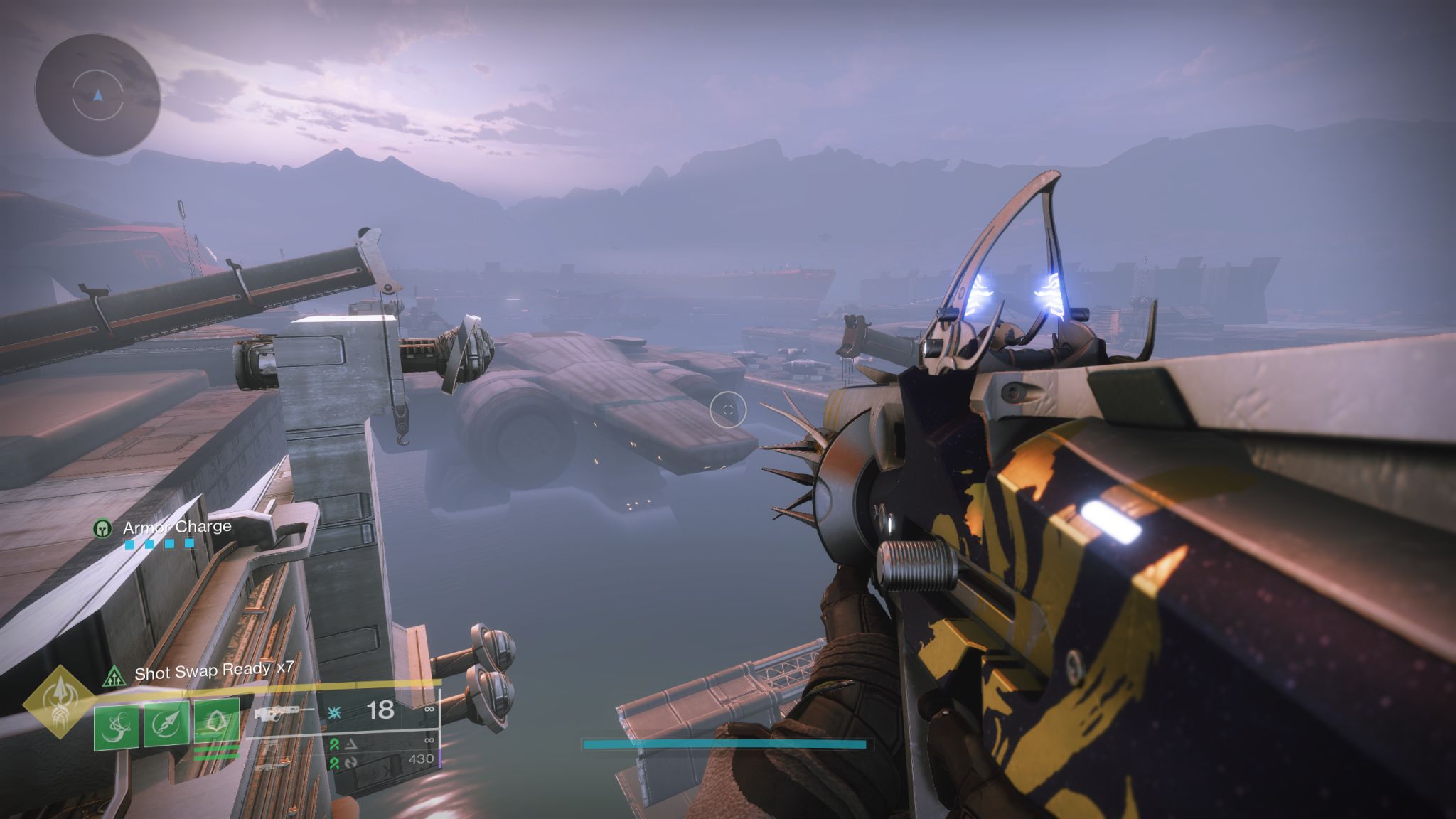Select the equipped primary weapon icon
This screenshot has height=819, width=1456.
(284, 712)
